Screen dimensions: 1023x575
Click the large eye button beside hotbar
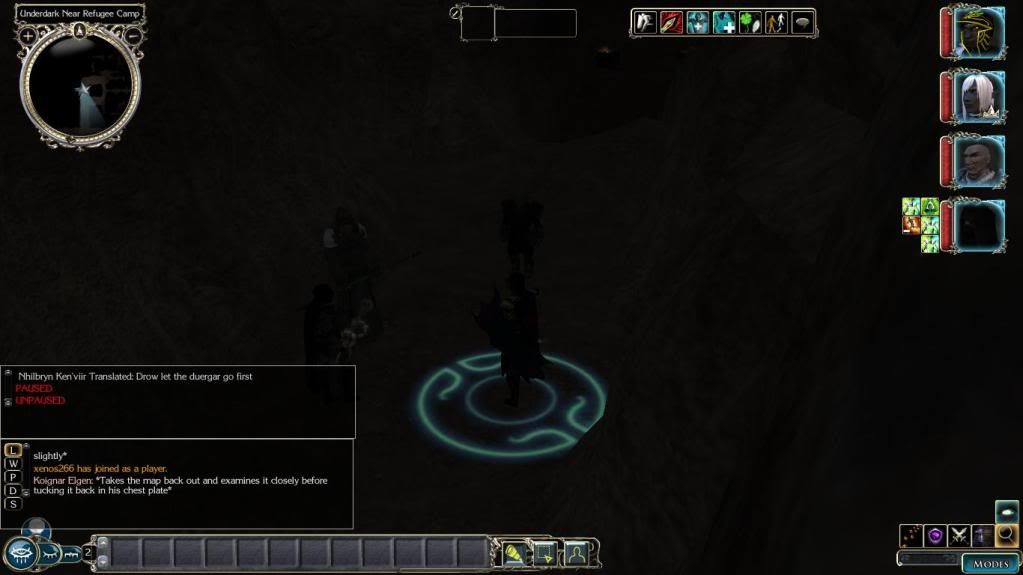pos(21,553)
